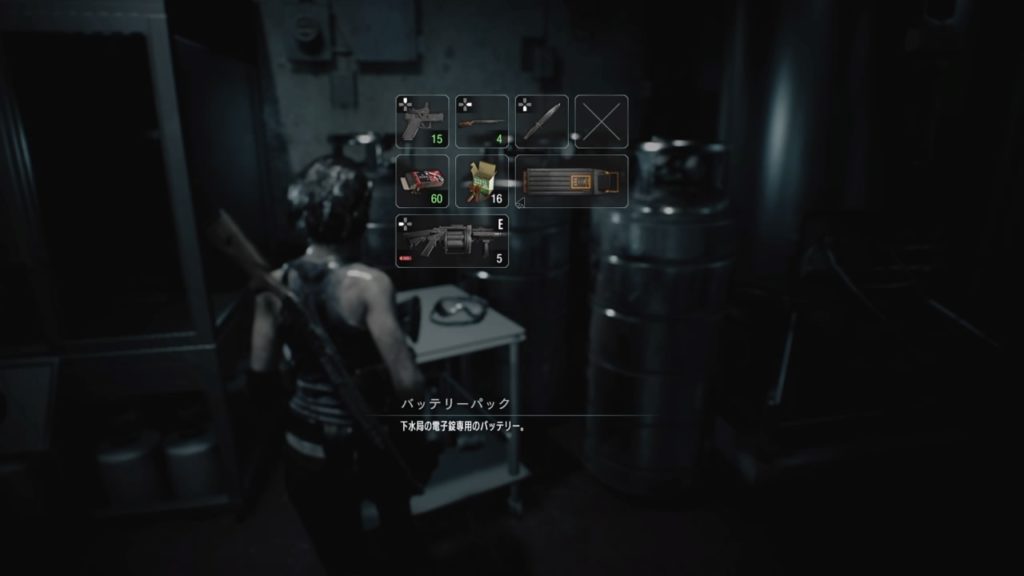The image size is (1024, 576).
Task: Choose the equipped grenade launcher slot
Action: (452, 241)
